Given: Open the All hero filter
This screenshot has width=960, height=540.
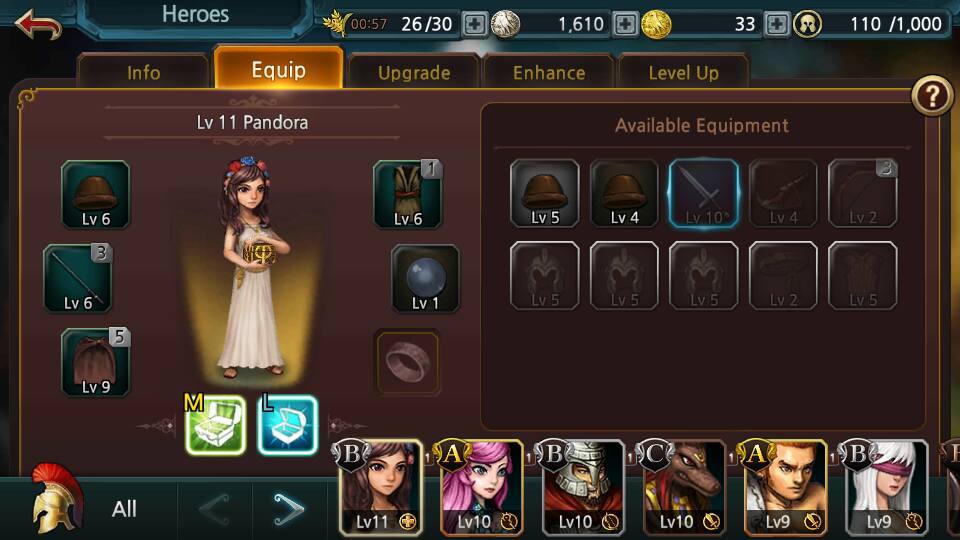Looking at the screenshot, I should click(x=124, y=509).
